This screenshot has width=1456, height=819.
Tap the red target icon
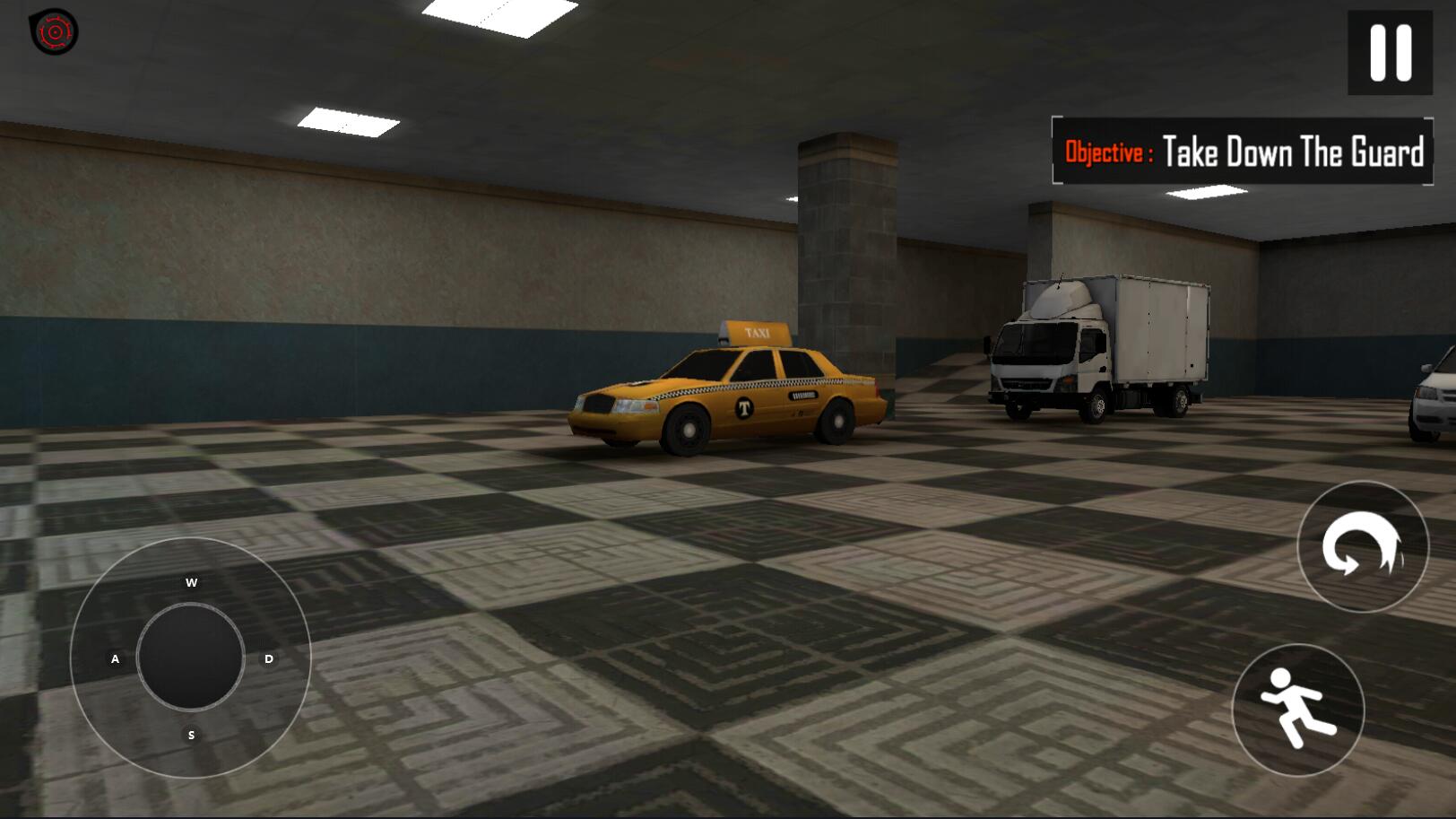click(54, 32)
